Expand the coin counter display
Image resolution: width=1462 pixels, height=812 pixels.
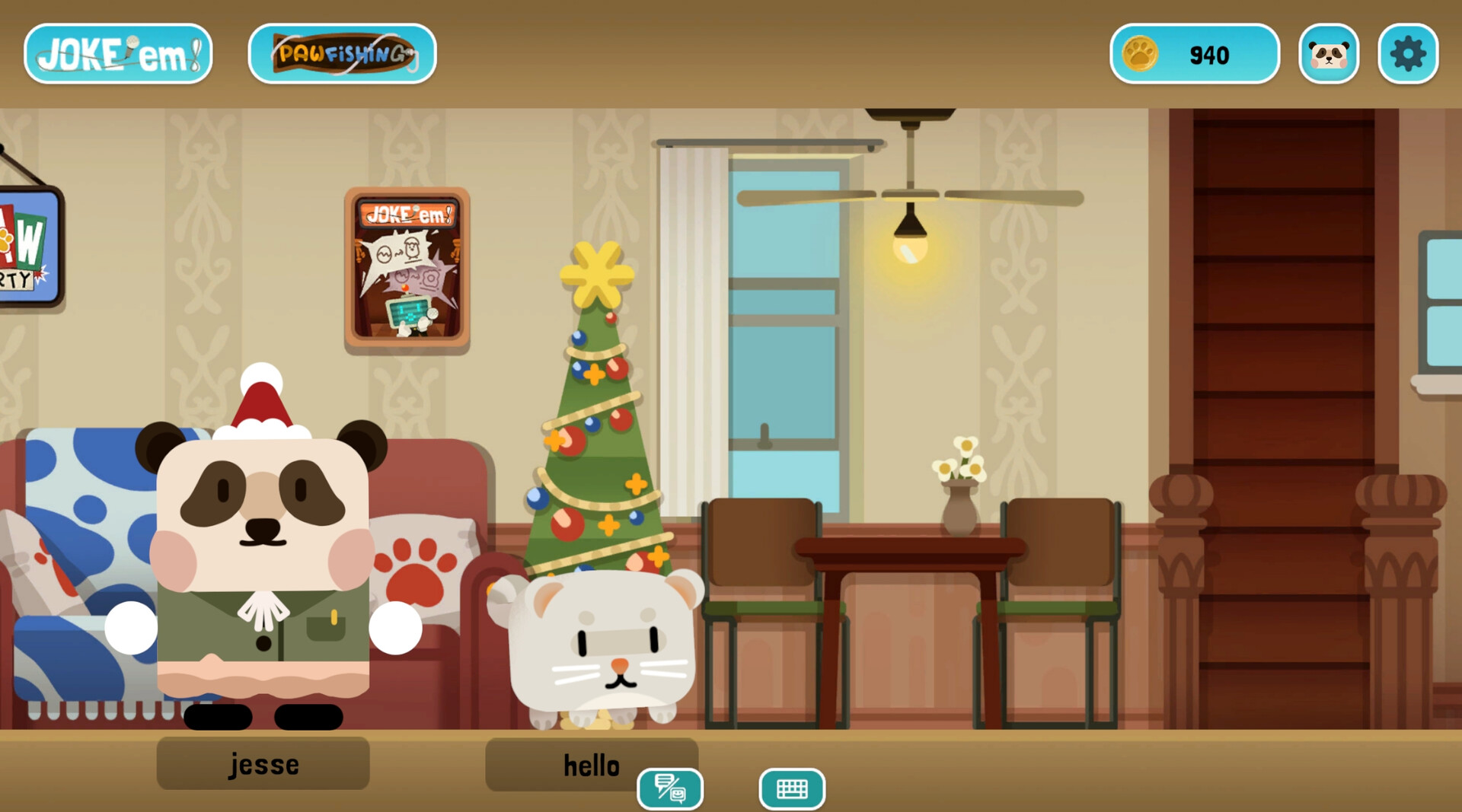(x=1194, y=53)
